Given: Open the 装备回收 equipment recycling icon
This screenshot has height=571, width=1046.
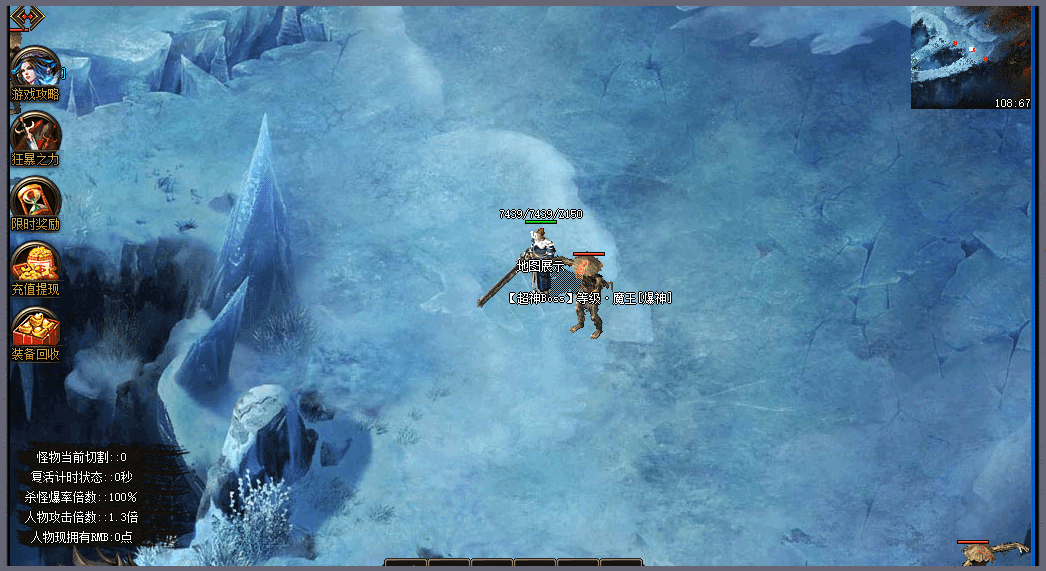Looking at the screenshot, I should (x=36, y=330).
